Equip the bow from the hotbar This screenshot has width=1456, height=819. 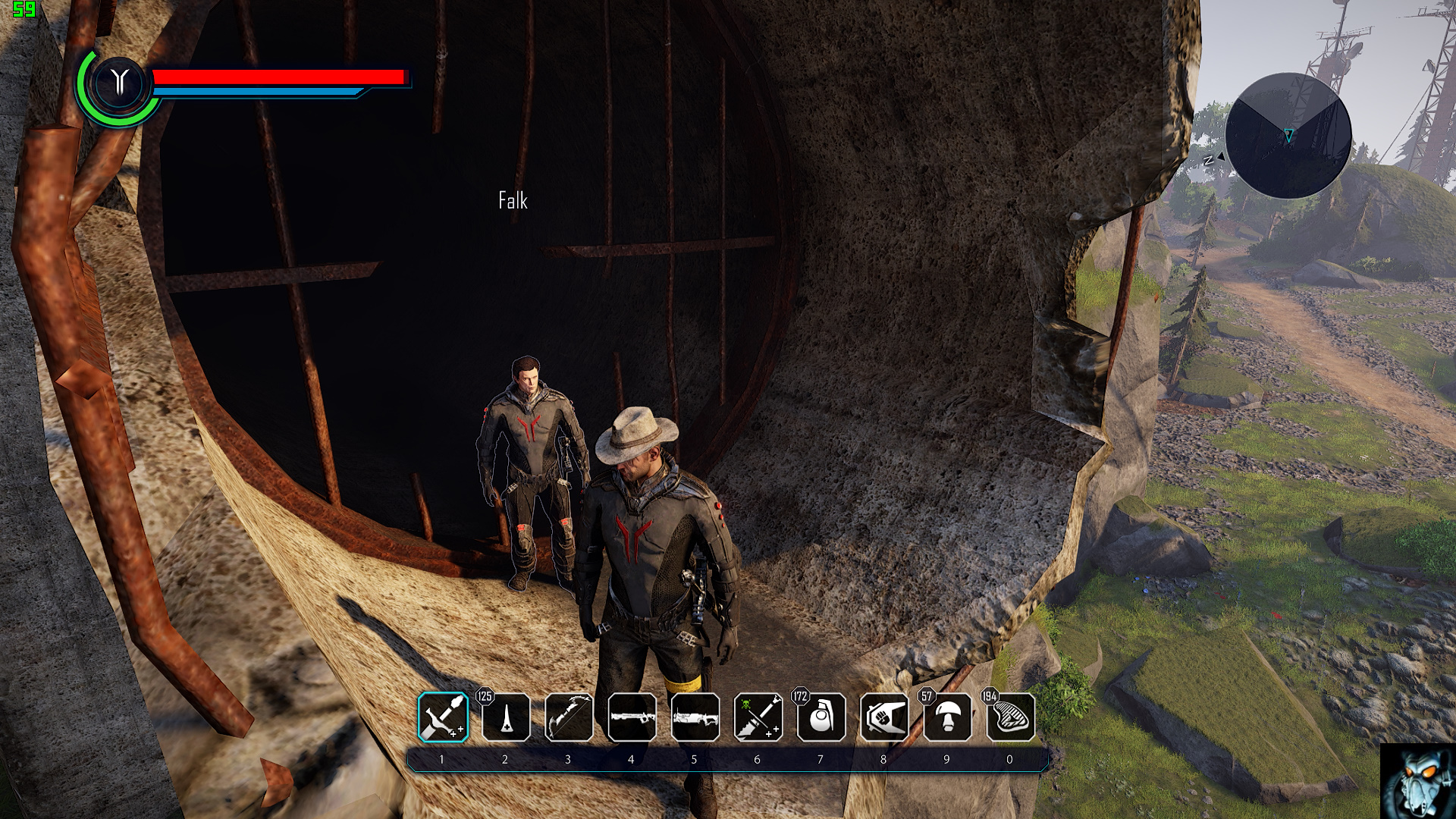(569, 717)
